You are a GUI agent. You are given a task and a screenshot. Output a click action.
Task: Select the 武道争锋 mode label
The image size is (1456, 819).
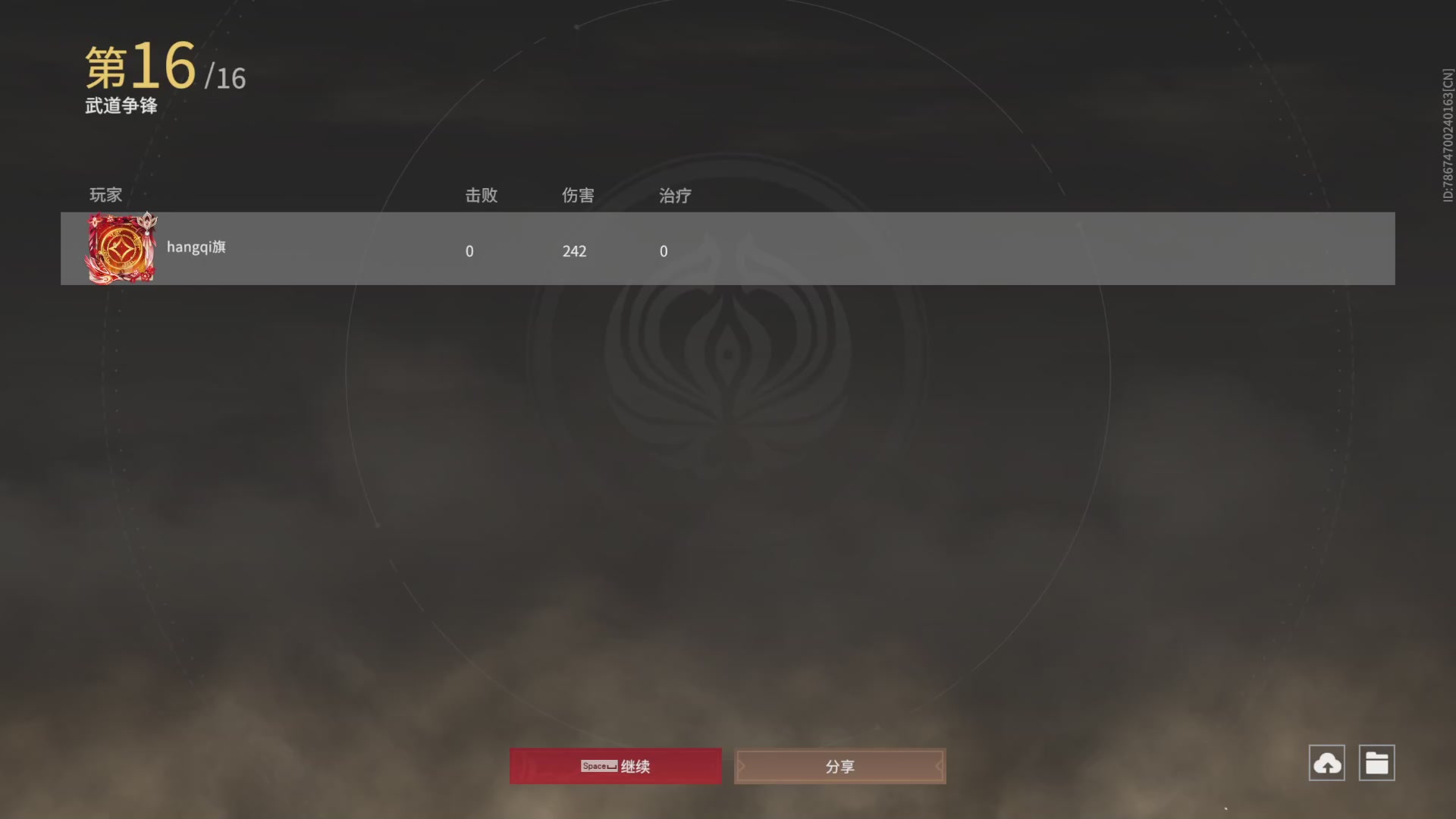pyautogui.click(x=121, y=106)
